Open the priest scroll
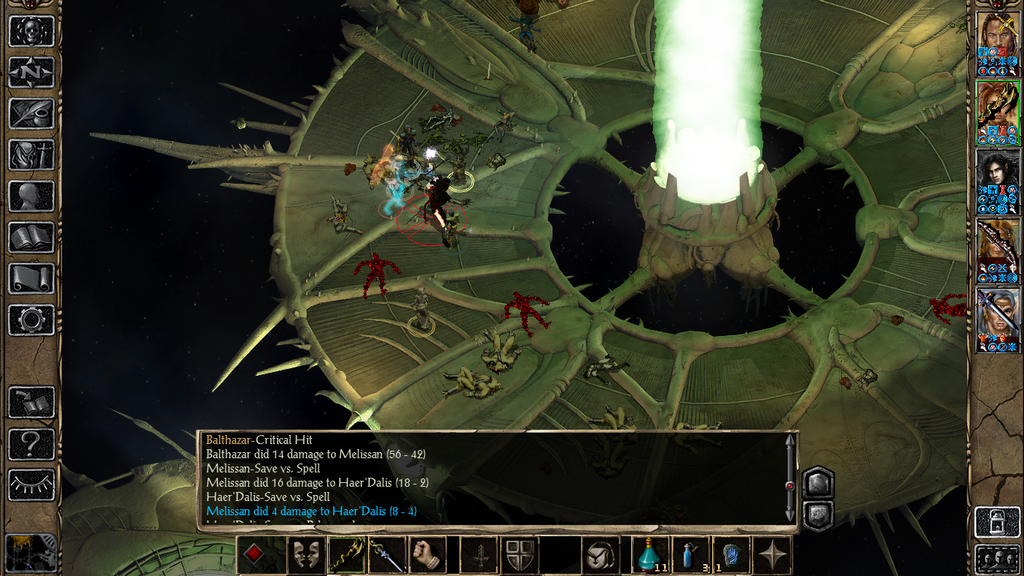This screenshot has width=1024, height=576. (31, 278)
